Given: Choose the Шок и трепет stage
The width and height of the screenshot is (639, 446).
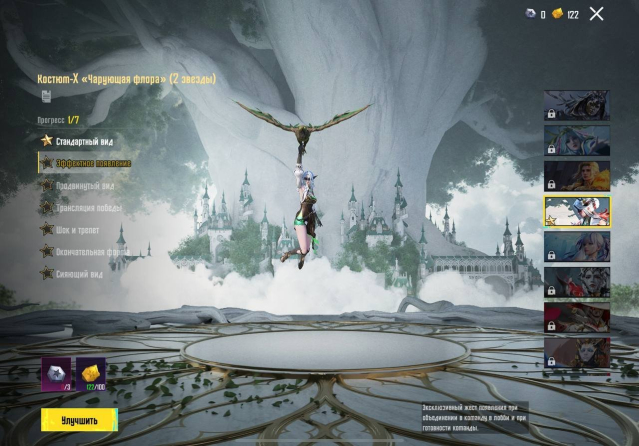Looking at the screenshot, I should pyautogui.click(x=79, y=229).
